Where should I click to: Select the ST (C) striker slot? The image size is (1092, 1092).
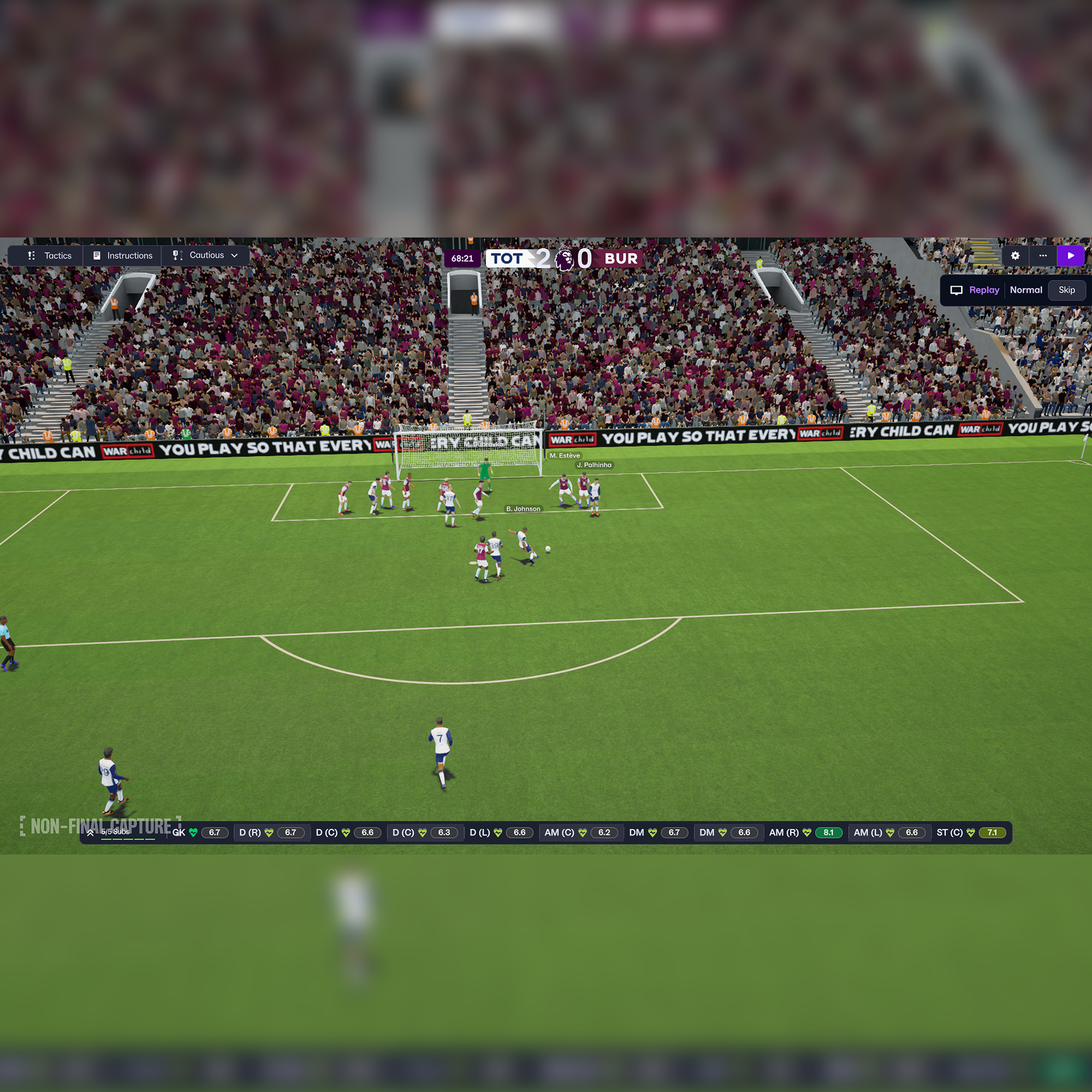970,833
